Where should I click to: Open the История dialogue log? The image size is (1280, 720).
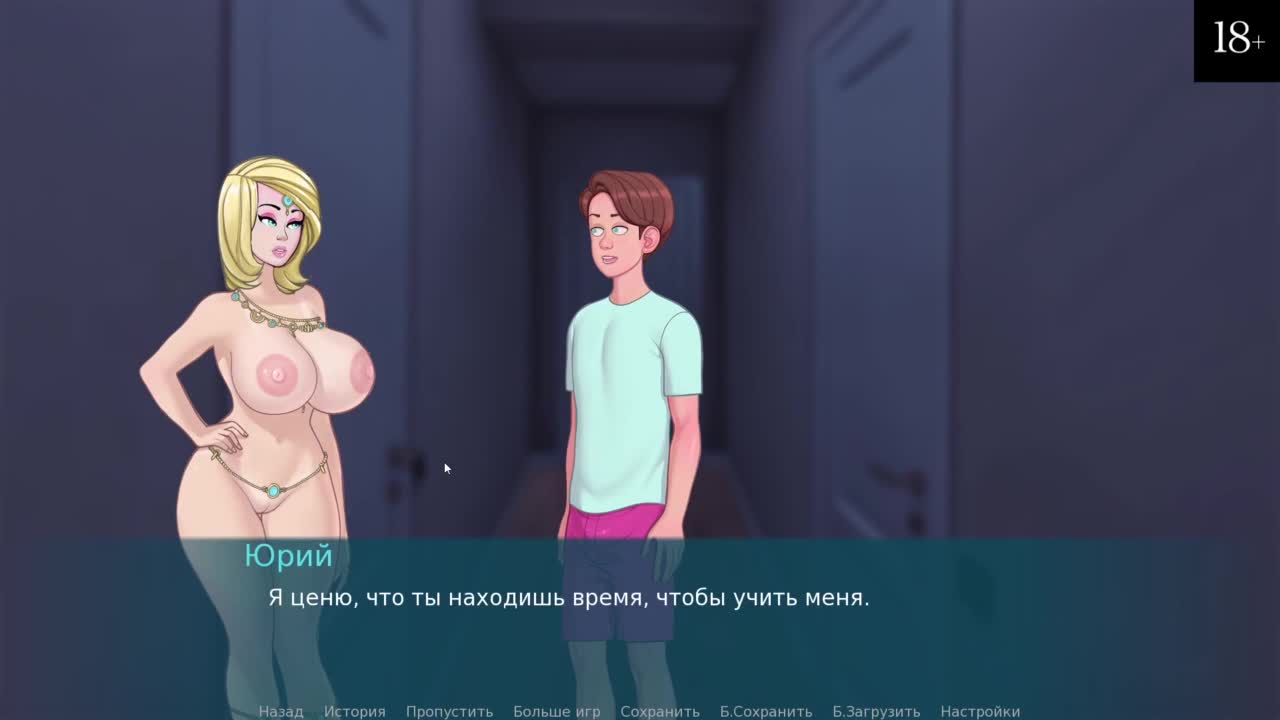pos(354,711)
